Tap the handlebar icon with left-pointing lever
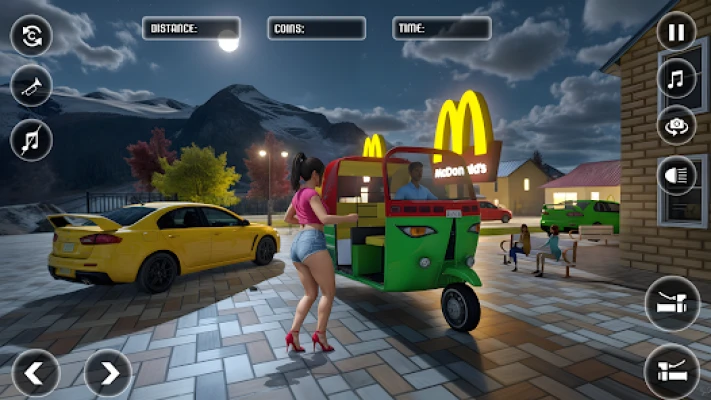The image size is (711, 400). point(672,303)
